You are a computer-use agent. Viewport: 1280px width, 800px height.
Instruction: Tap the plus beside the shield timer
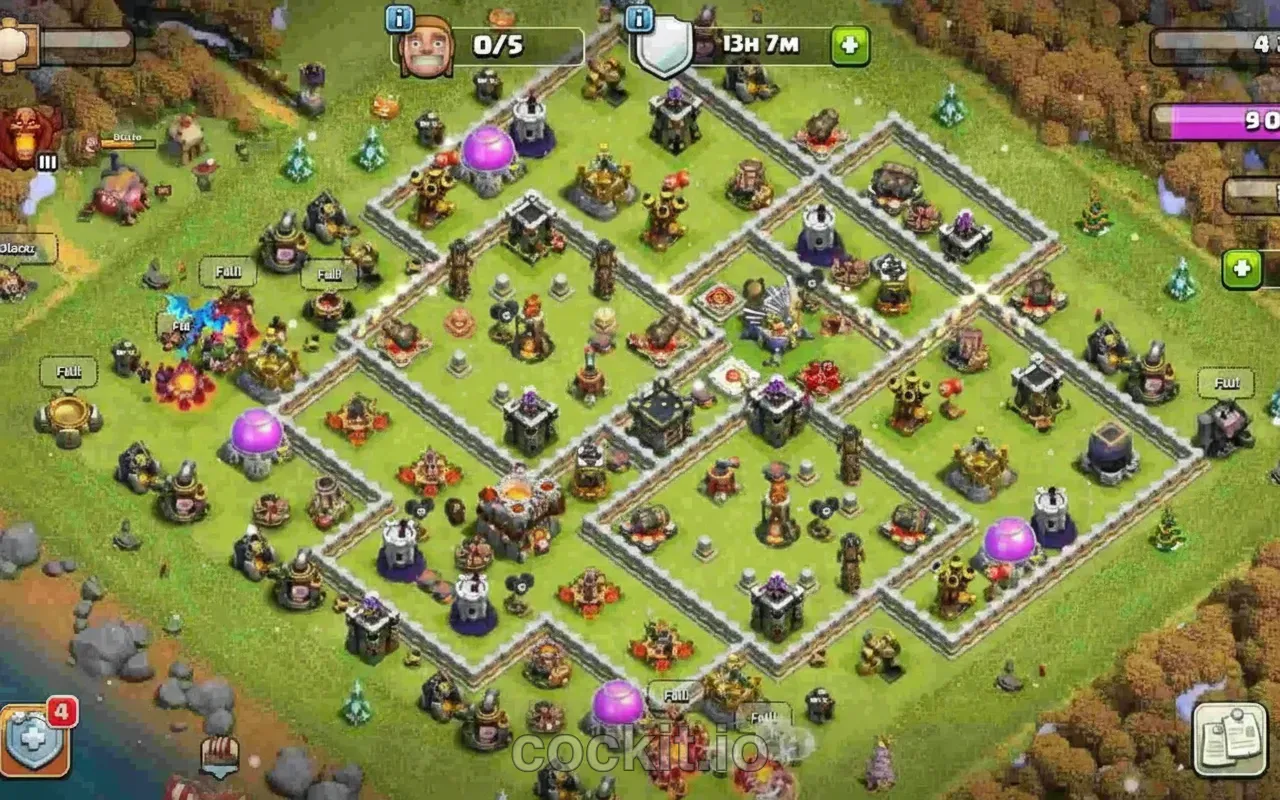[847, 44]
